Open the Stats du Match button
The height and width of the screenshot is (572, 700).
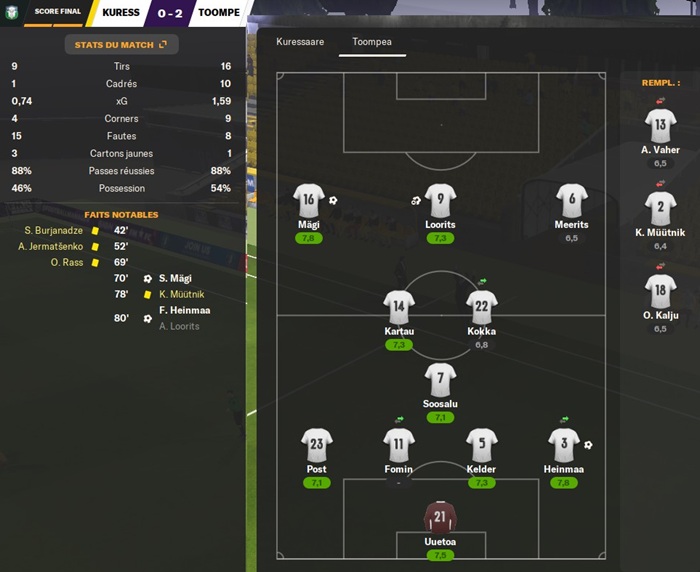121,44
